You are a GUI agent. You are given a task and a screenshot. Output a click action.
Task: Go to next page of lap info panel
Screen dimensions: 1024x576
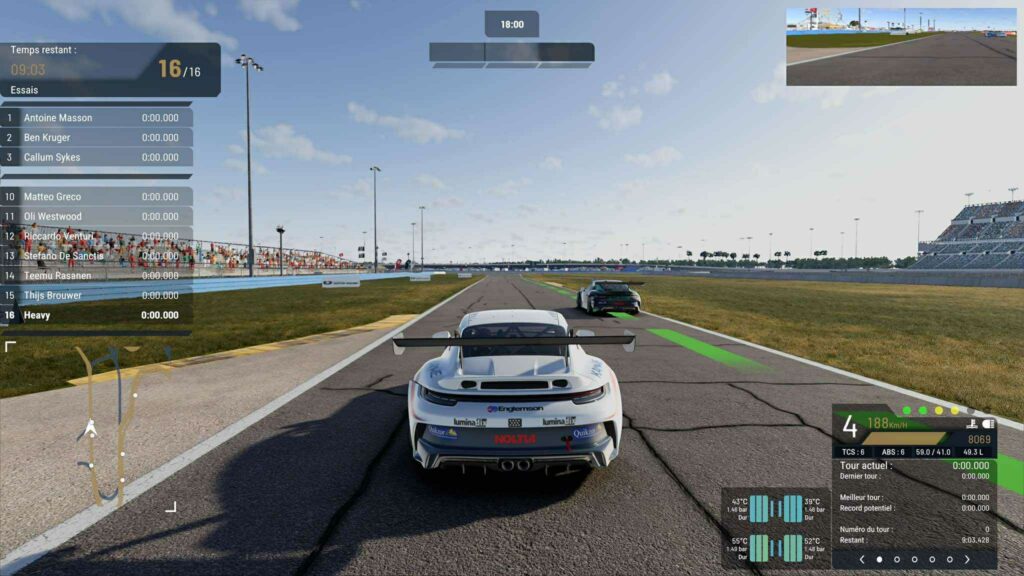[968, 560]
